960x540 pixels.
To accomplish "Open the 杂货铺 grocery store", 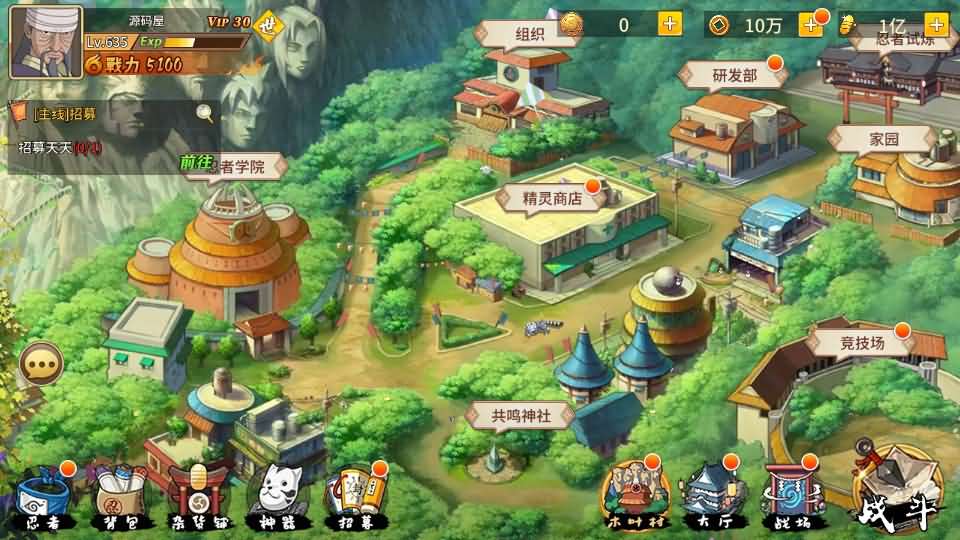I will 197,496.
